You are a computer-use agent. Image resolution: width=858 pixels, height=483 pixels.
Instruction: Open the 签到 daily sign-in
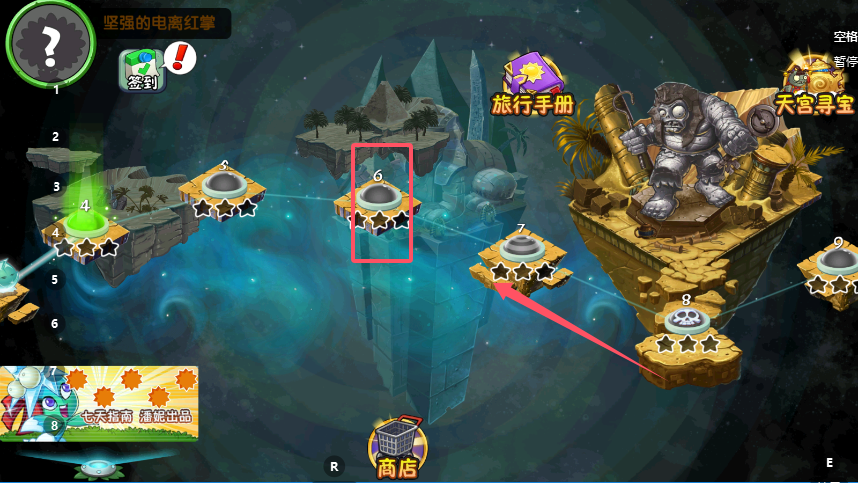(141, 70)
